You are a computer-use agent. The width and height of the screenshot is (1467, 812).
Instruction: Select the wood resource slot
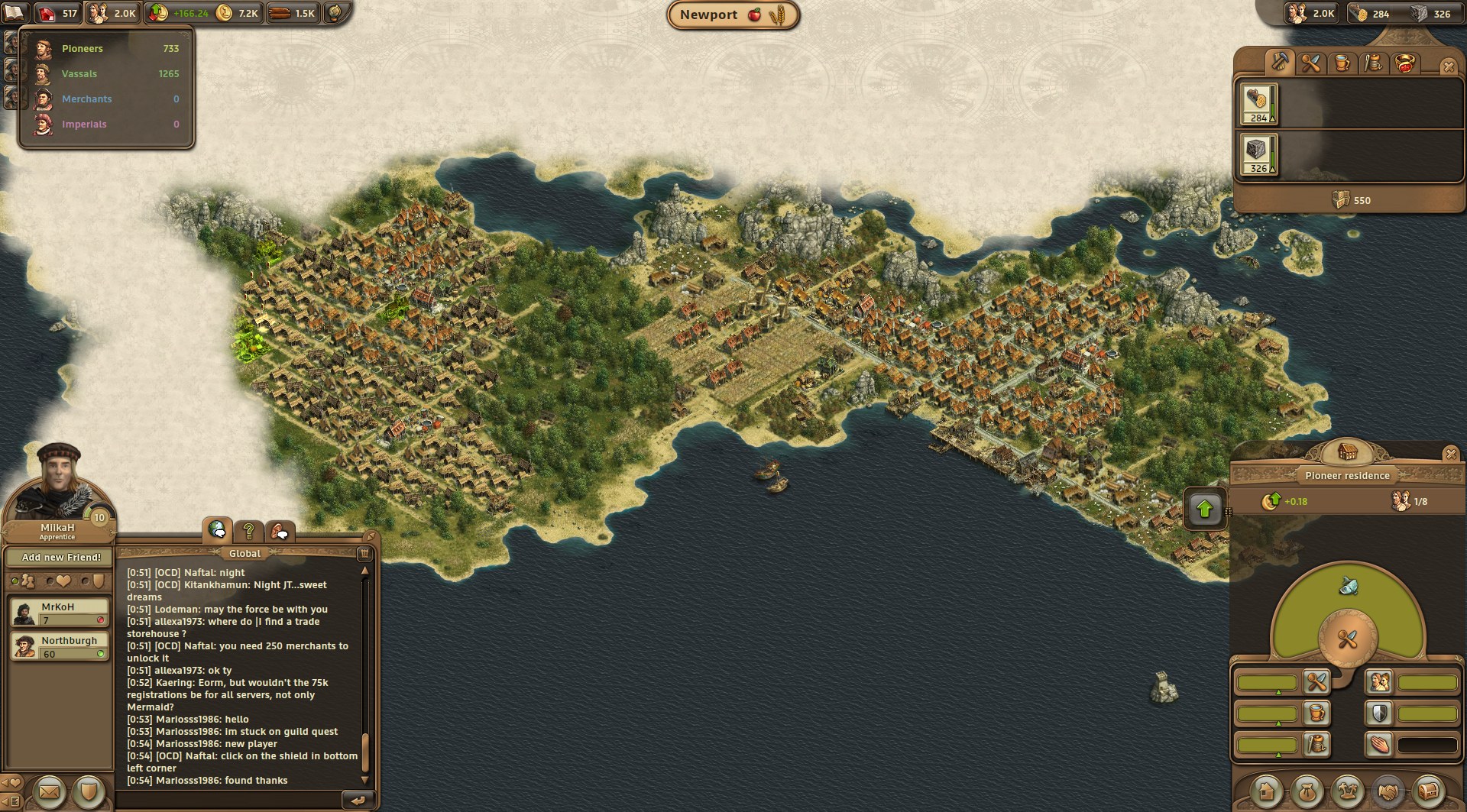1258,104
